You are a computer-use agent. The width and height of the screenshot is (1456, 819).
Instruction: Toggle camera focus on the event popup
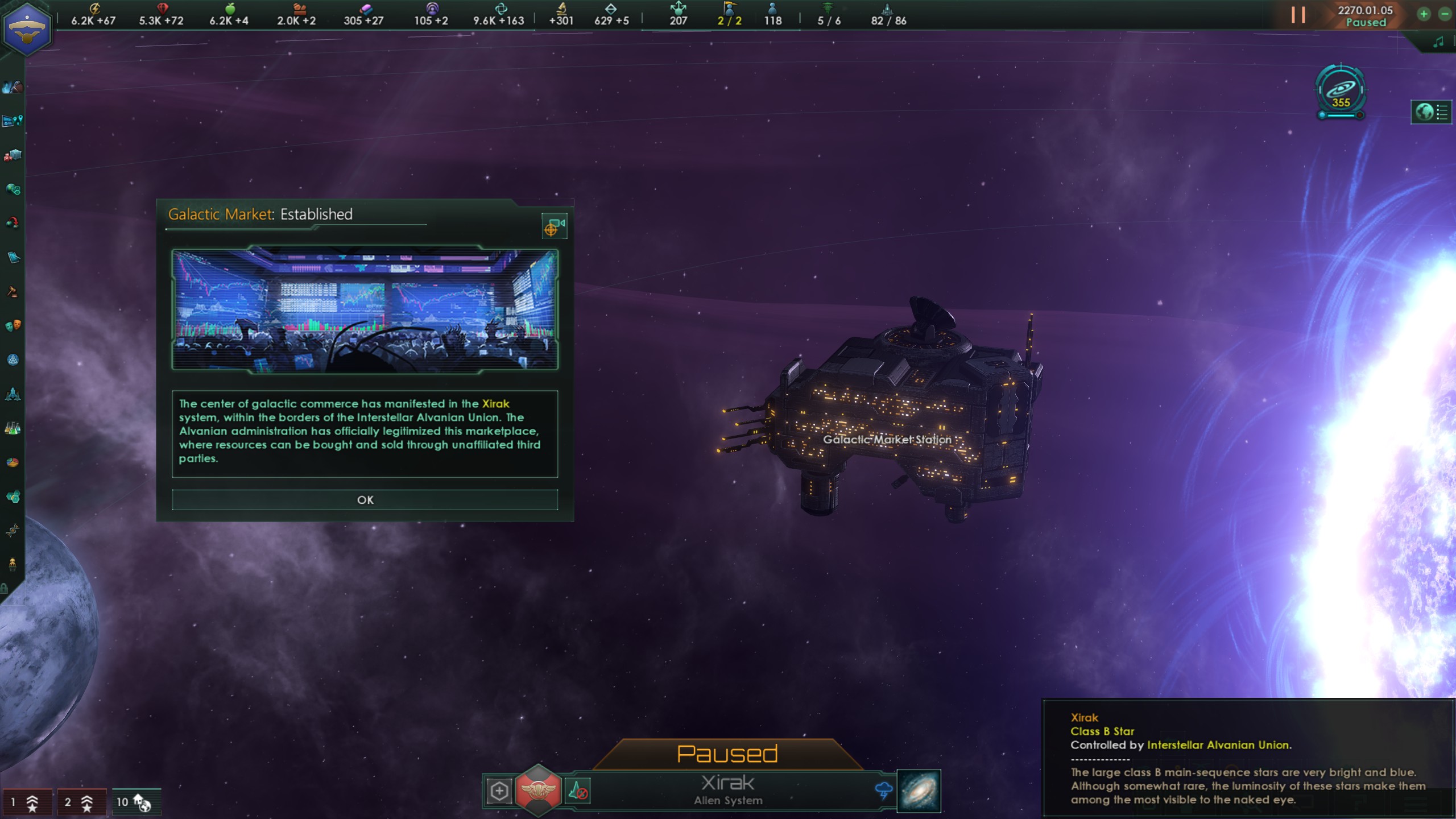[x=555, y=225]
